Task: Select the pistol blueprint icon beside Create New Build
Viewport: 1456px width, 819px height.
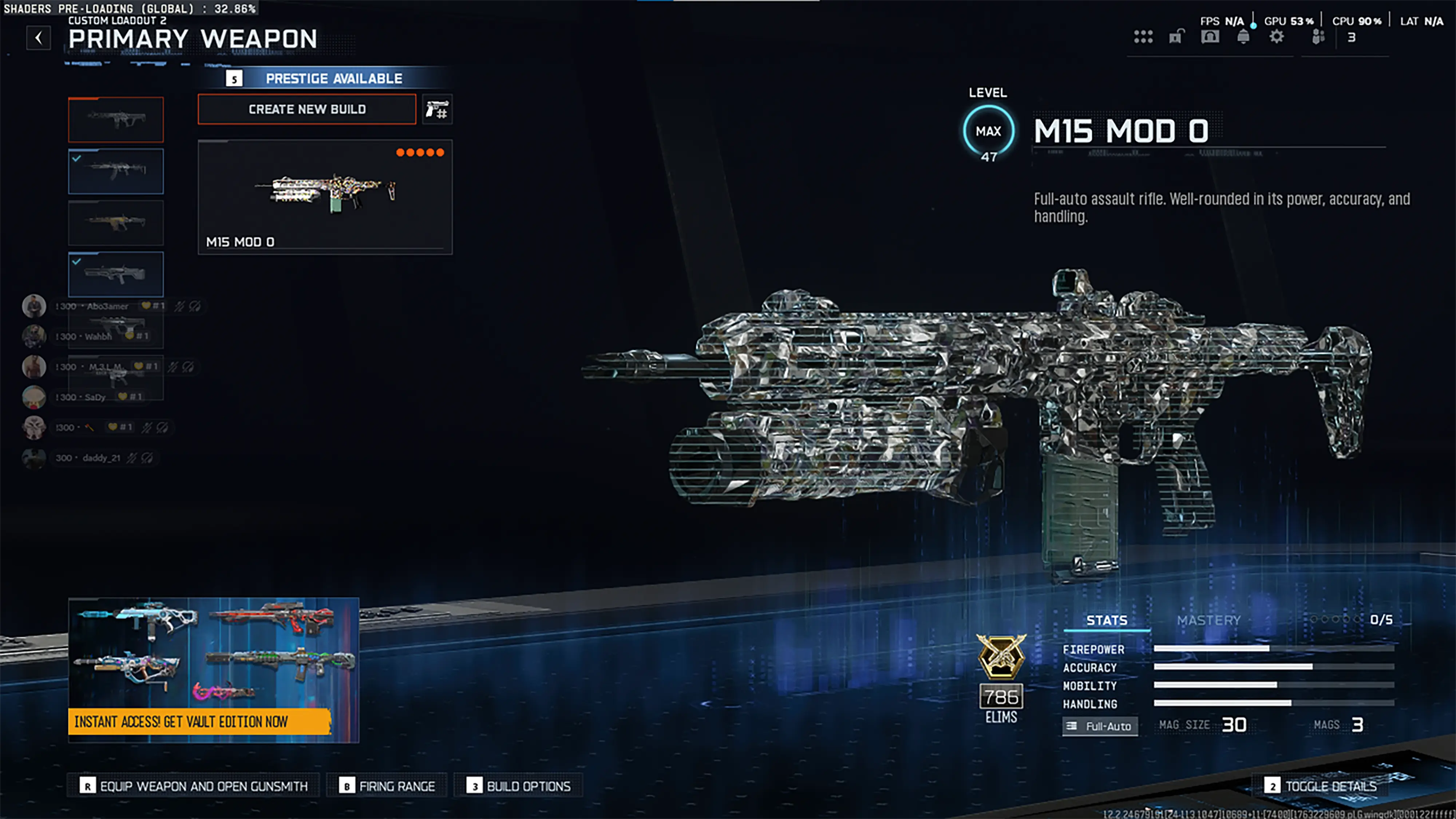Action: tap(437, 109)
